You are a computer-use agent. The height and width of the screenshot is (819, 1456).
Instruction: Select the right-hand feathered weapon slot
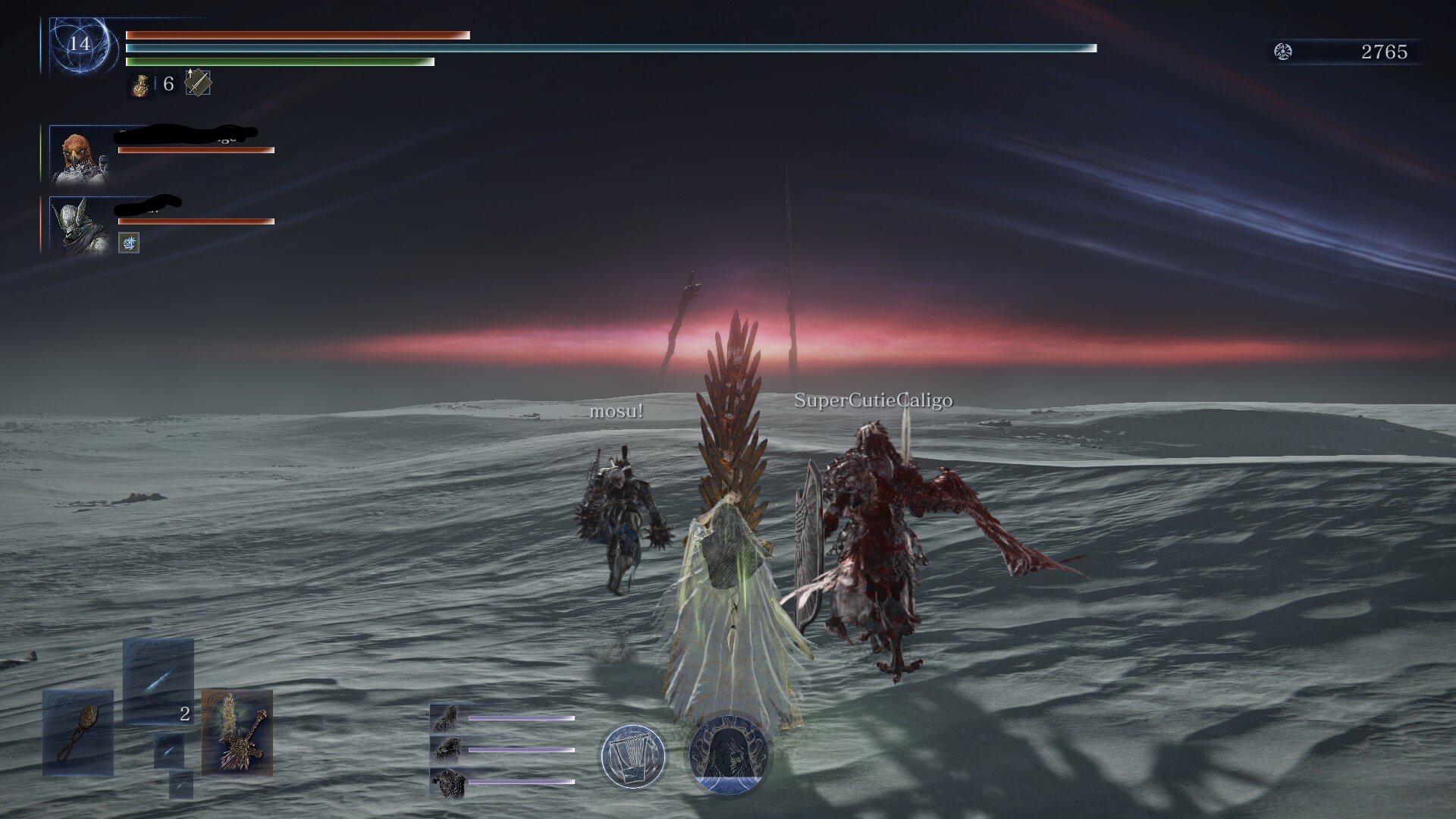[x=237, y=733]
